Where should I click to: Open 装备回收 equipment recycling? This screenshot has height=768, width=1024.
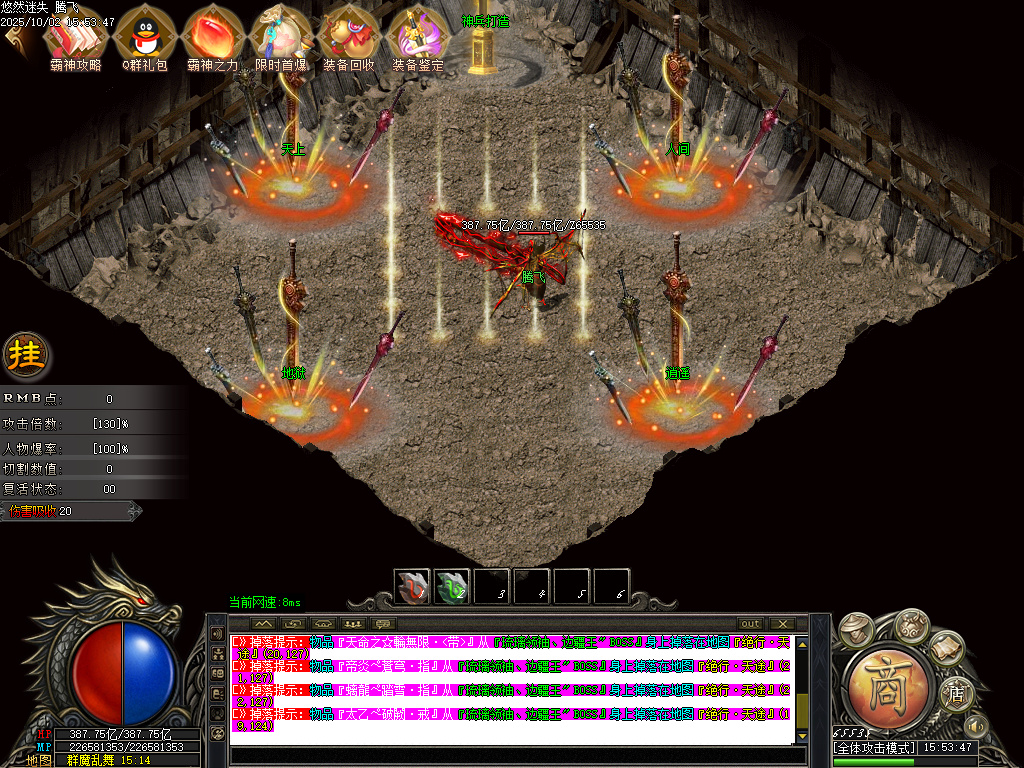point(349,36)
